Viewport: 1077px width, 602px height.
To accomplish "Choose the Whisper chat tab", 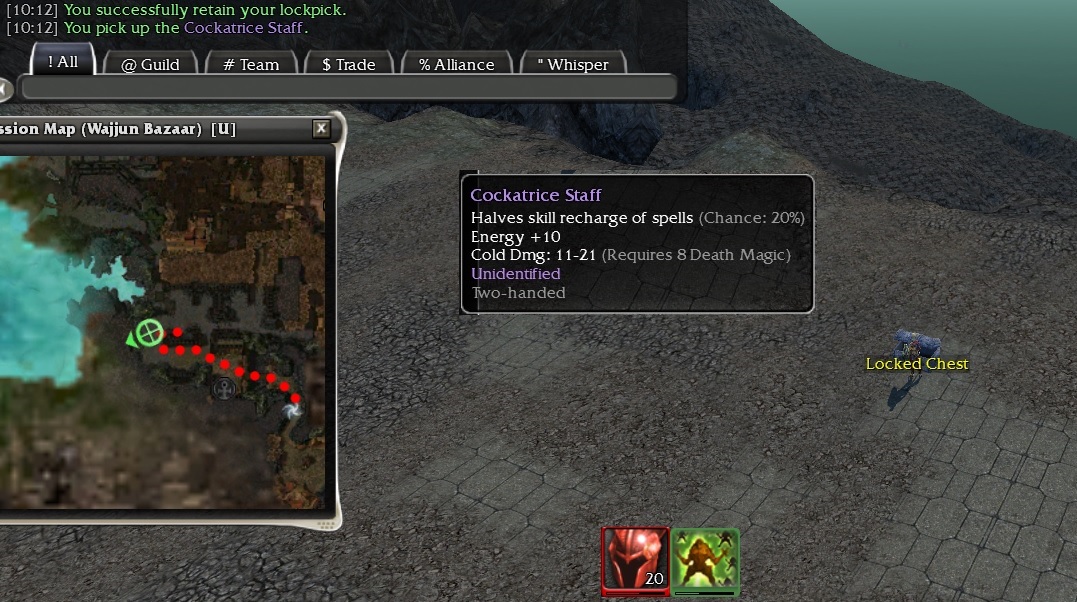I will (572, 64).
